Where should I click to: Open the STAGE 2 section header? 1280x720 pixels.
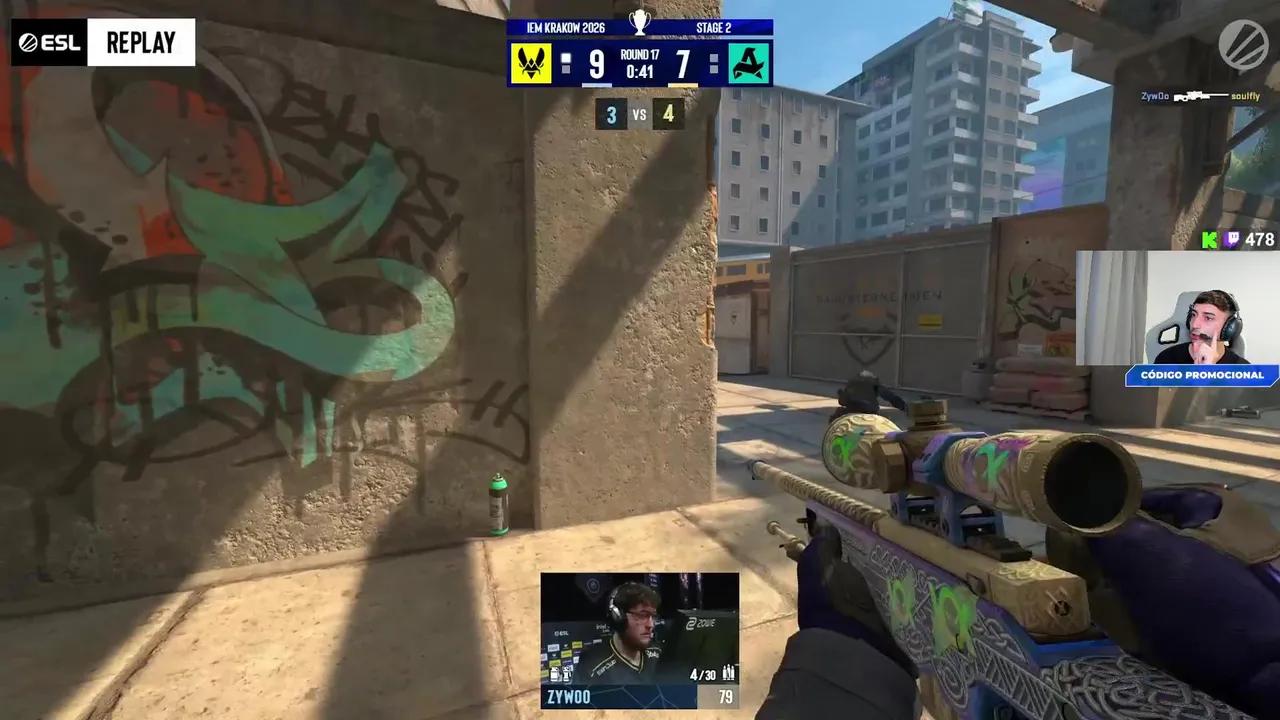coord(713,27)
